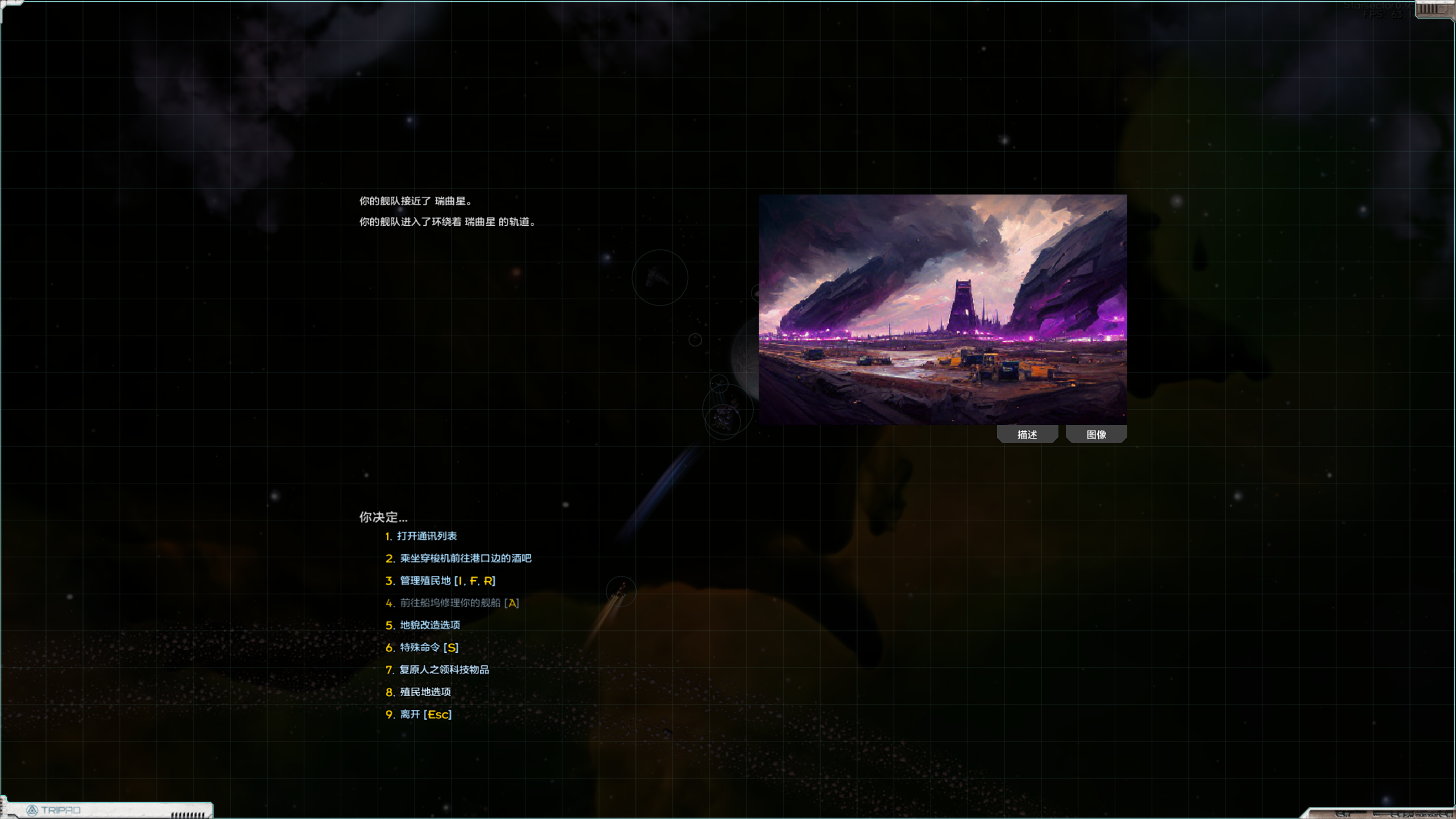The width and height of the screenshot is (1456, 819).
Task: Click the upper-left fleet marker circle
Action: (x=659, y=278)
